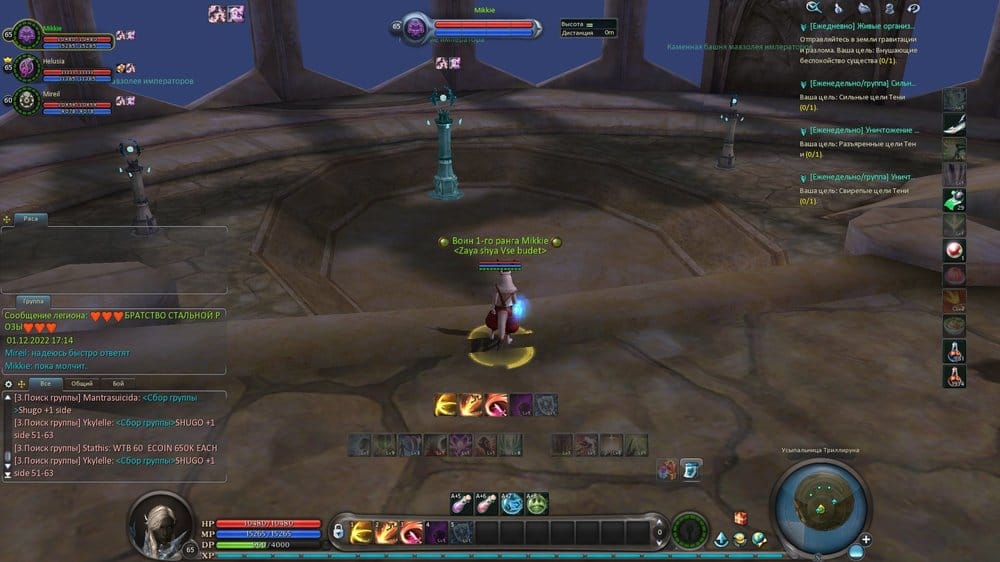Open chat settings gear icon
Image resolution: width=1000 pixels, height=562 pixels.
[9, 383]
